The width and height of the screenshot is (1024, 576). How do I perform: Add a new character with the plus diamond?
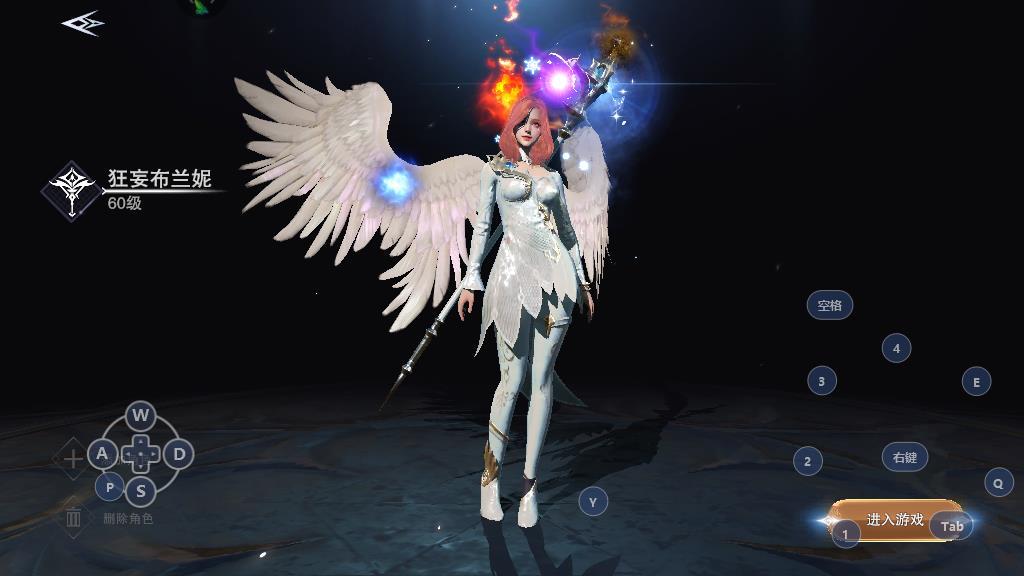tap(73, 460)
